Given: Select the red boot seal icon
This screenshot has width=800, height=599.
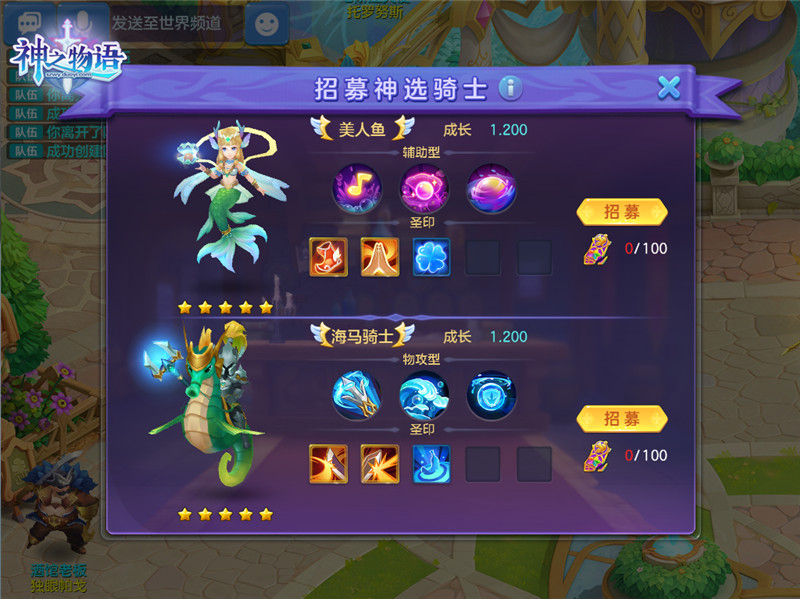Looking at the screenshot, I should point(327,257).
